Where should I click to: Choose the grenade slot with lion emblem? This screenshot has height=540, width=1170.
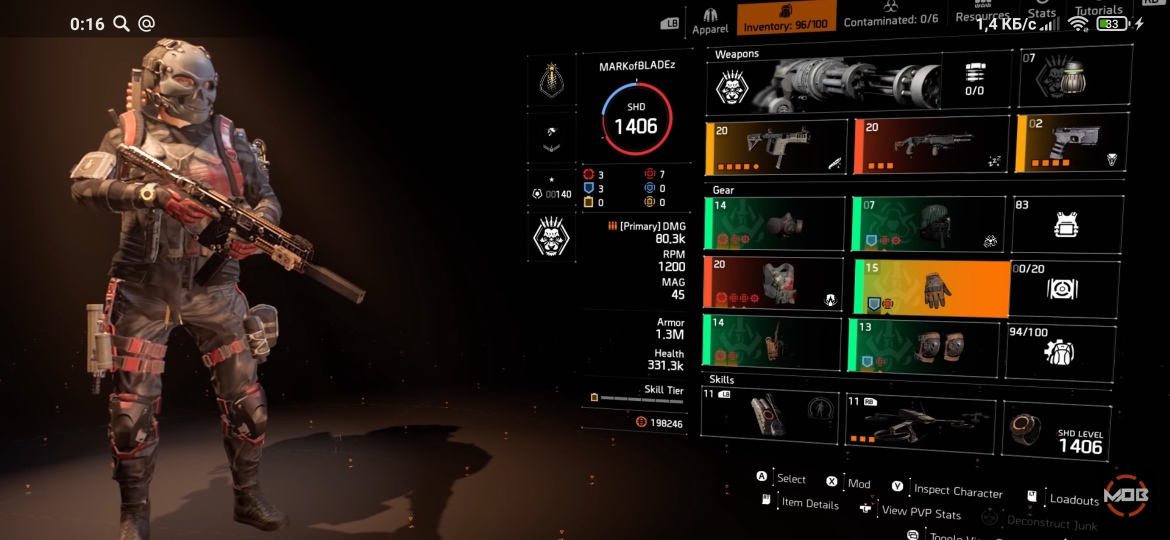[1074, 79]
